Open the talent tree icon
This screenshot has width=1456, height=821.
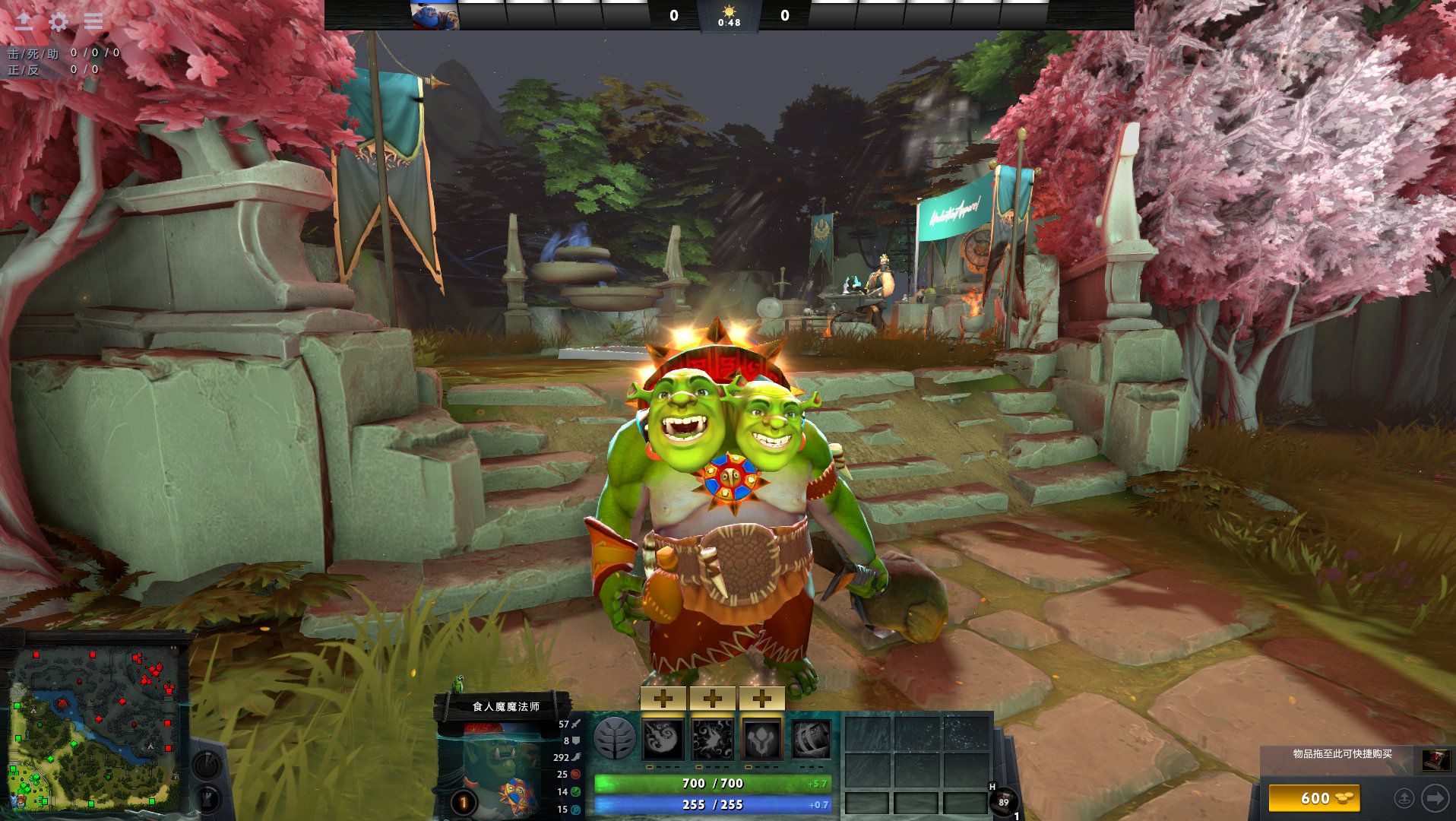pyautogui.click(x=614, y=738)
